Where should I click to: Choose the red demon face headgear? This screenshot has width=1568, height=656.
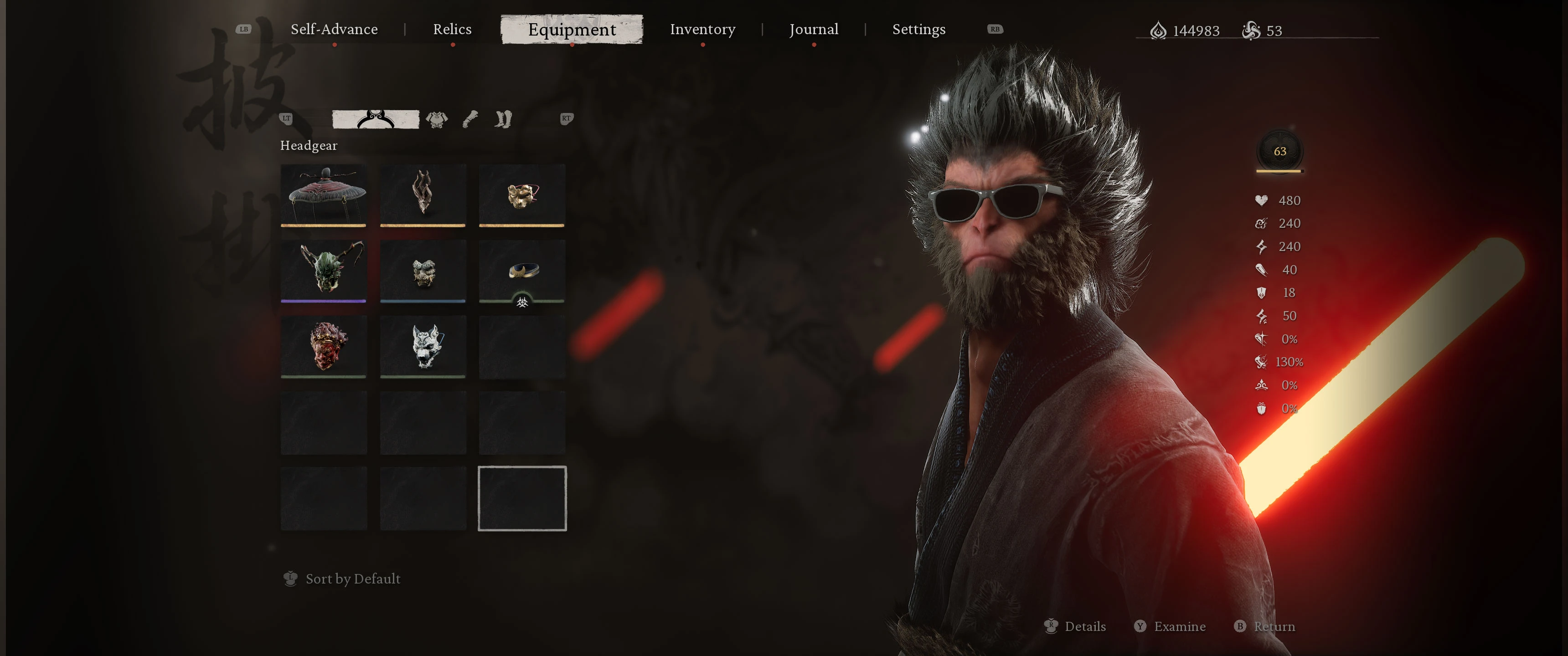pyautogui.click(x=324, y=346)
